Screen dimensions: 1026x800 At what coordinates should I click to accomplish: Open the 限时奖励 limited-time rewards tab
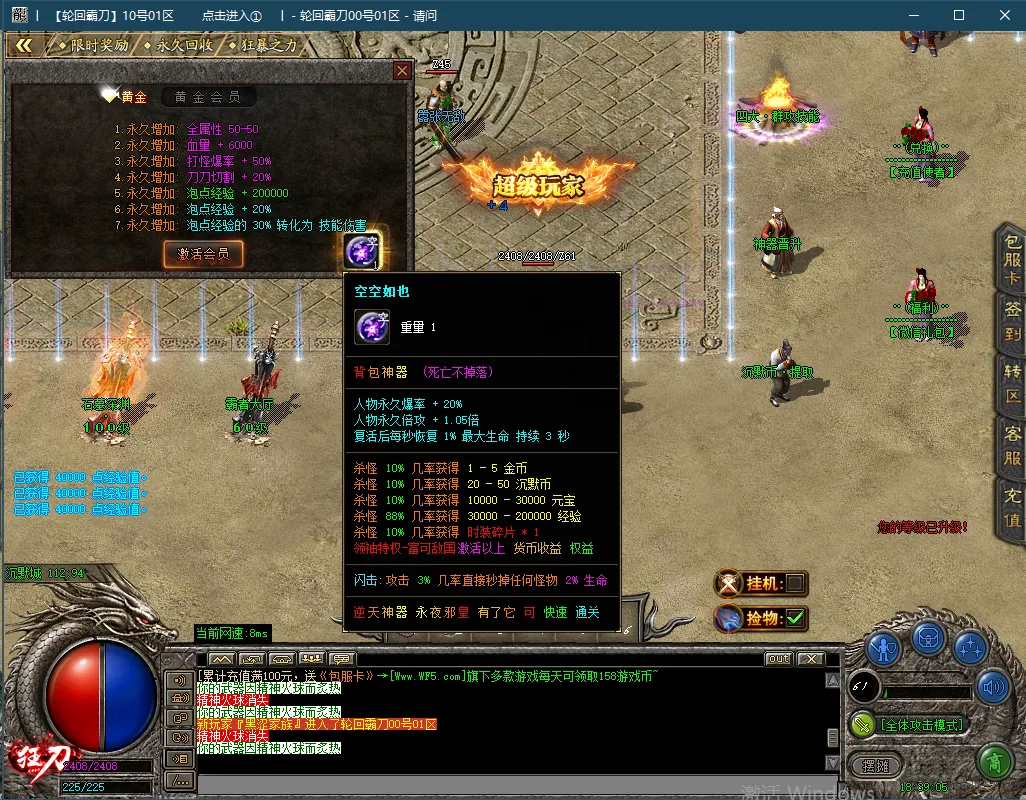click(x=93, y=45)
